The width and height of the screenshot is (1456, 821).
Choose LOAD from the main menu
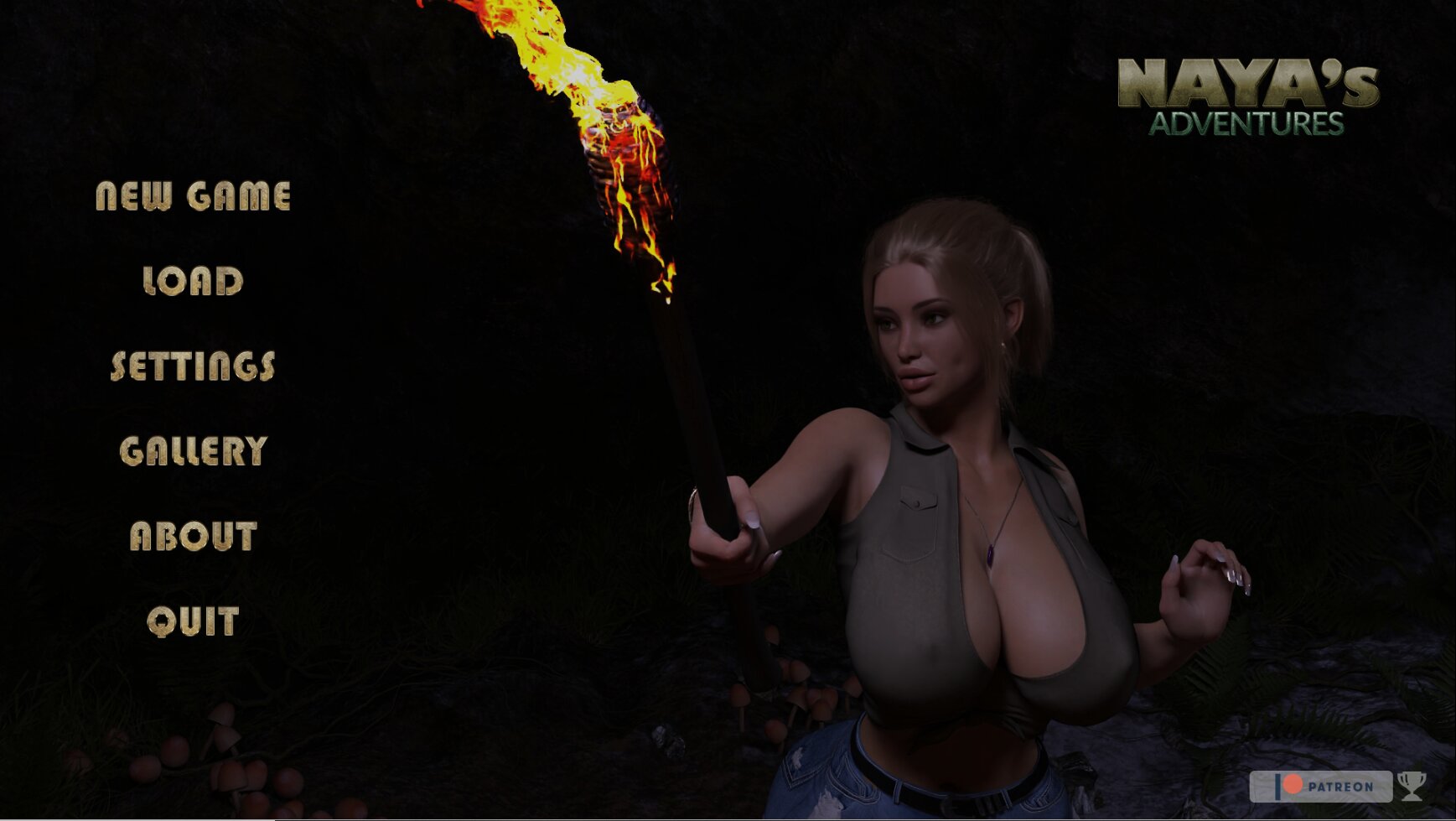[x=190, y=283]
